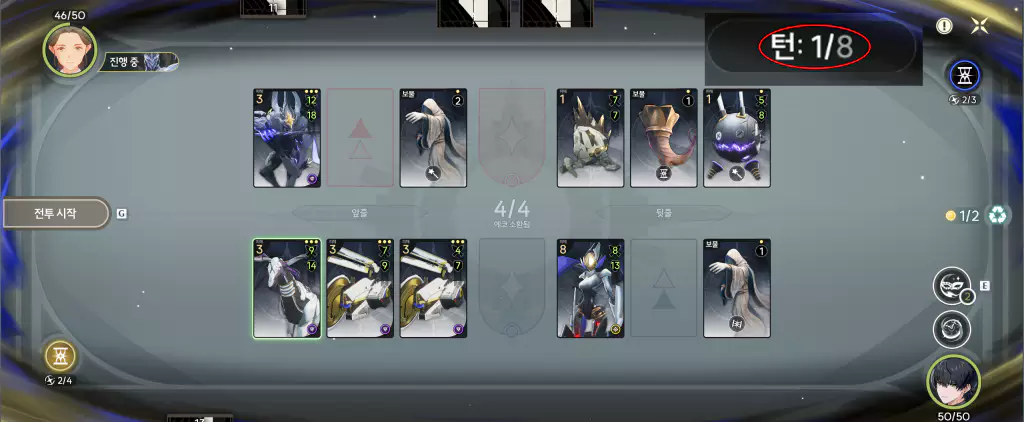Select the round bomb robot 5/8 card
Viewport: 1024px width, 422px height.
737,138
